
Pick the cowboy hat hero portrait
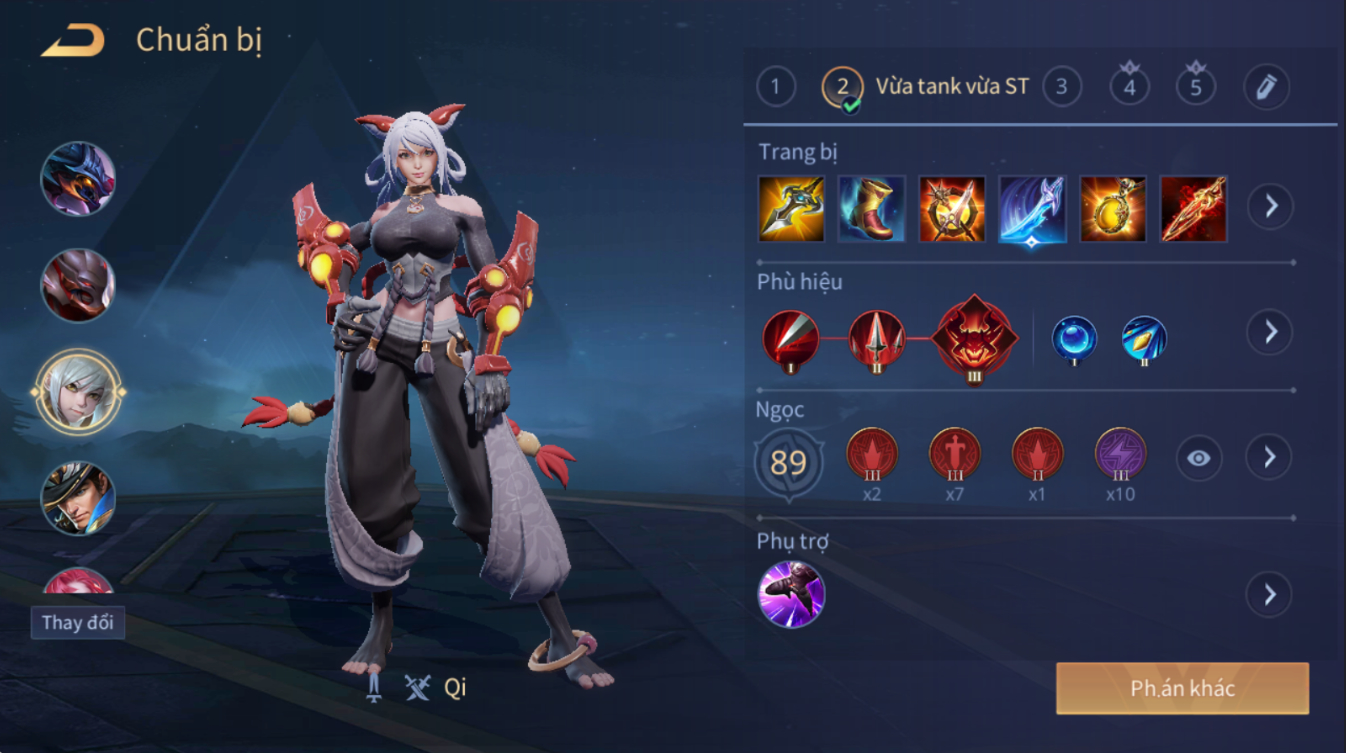click(x=78, y=497)
